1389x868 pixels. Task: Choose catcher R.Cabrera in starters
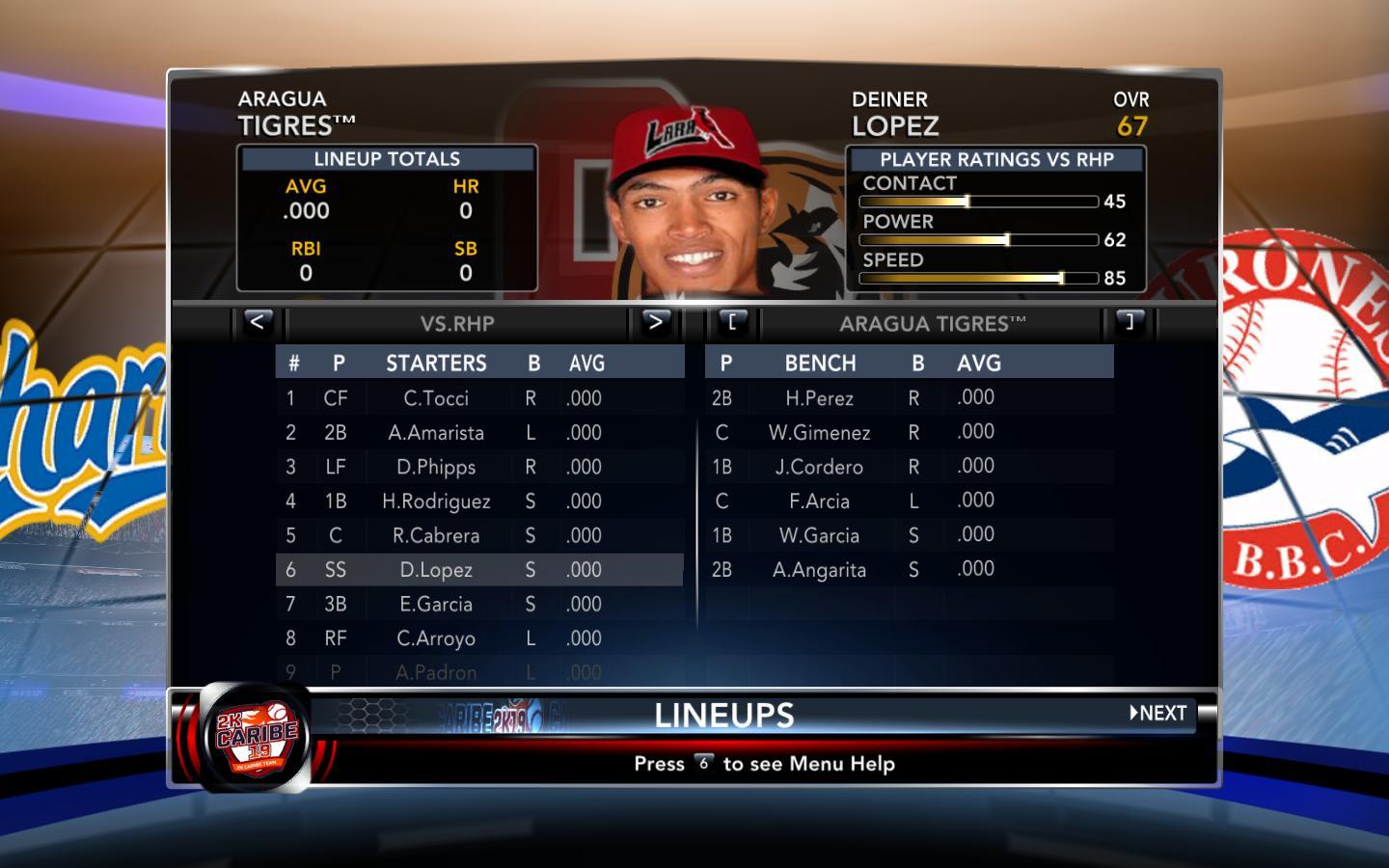click(436, 536)
